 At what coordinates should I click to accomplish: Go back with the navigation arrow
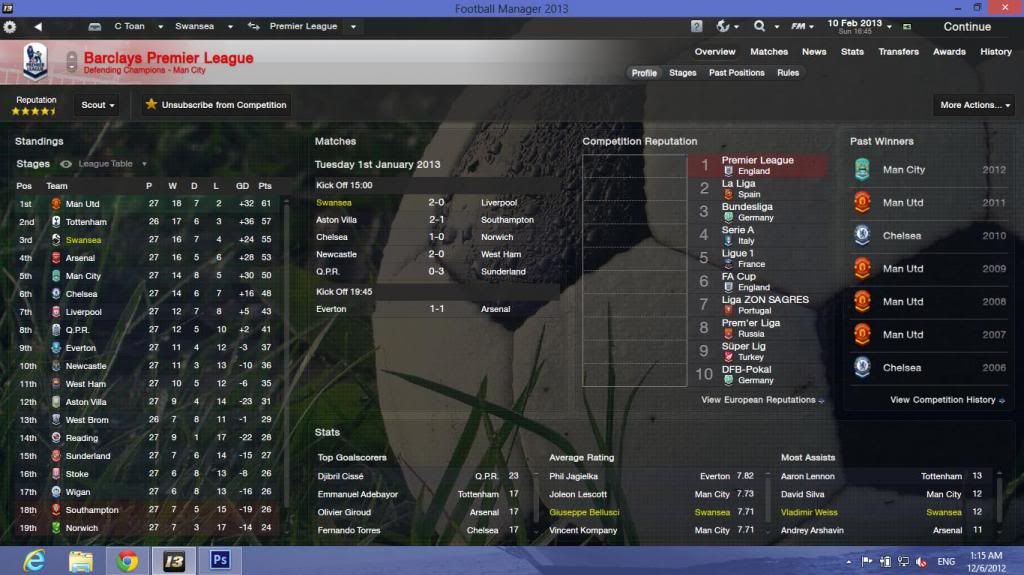38,26
